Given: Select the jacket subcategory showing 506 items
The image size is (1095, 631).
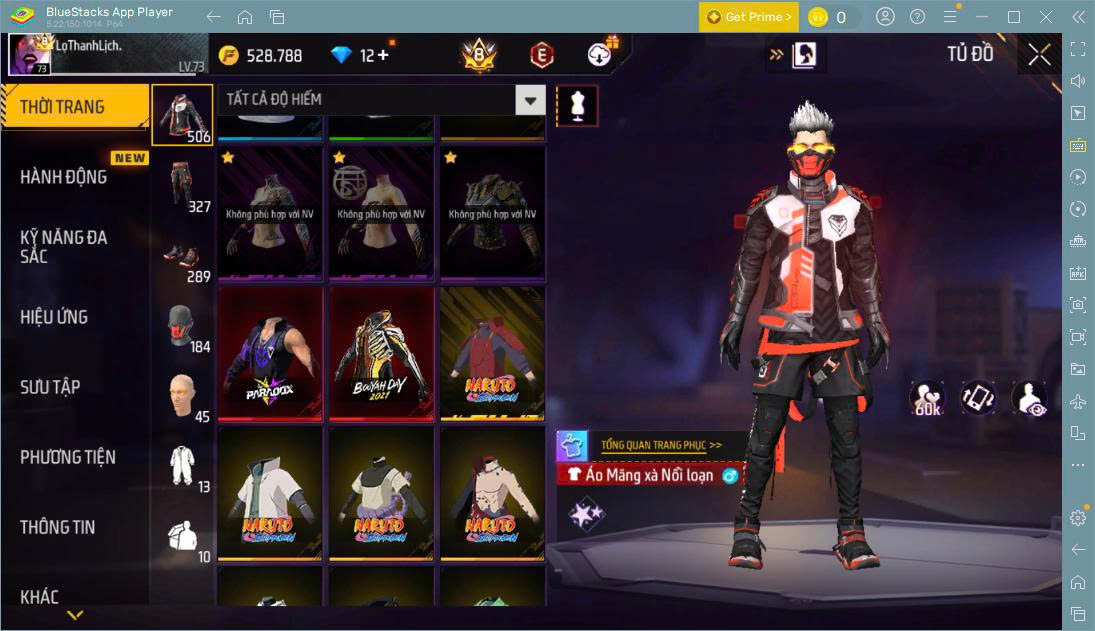Looking at the screenshot, I should click(x=182, y=114).
